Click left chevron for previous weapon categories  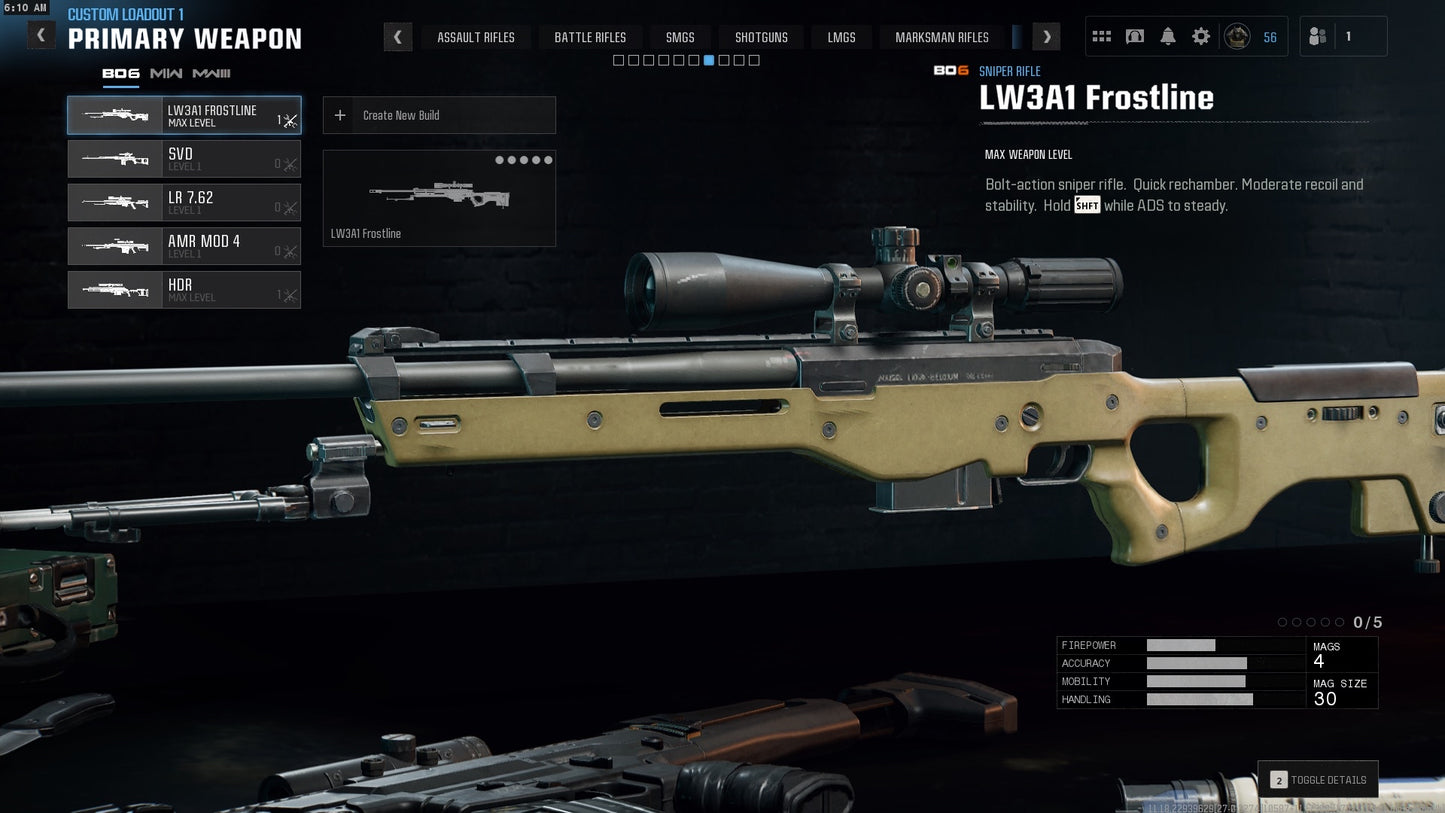pyautogui.click(x=397, y=36)
